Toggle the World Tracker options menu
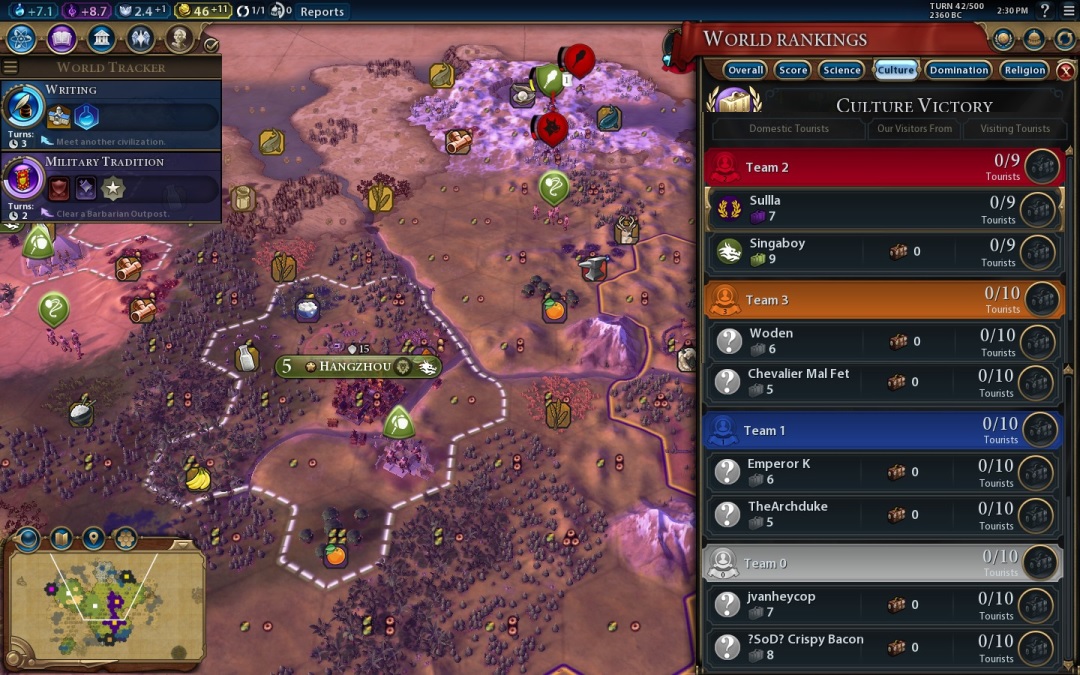 pos(11,67)
